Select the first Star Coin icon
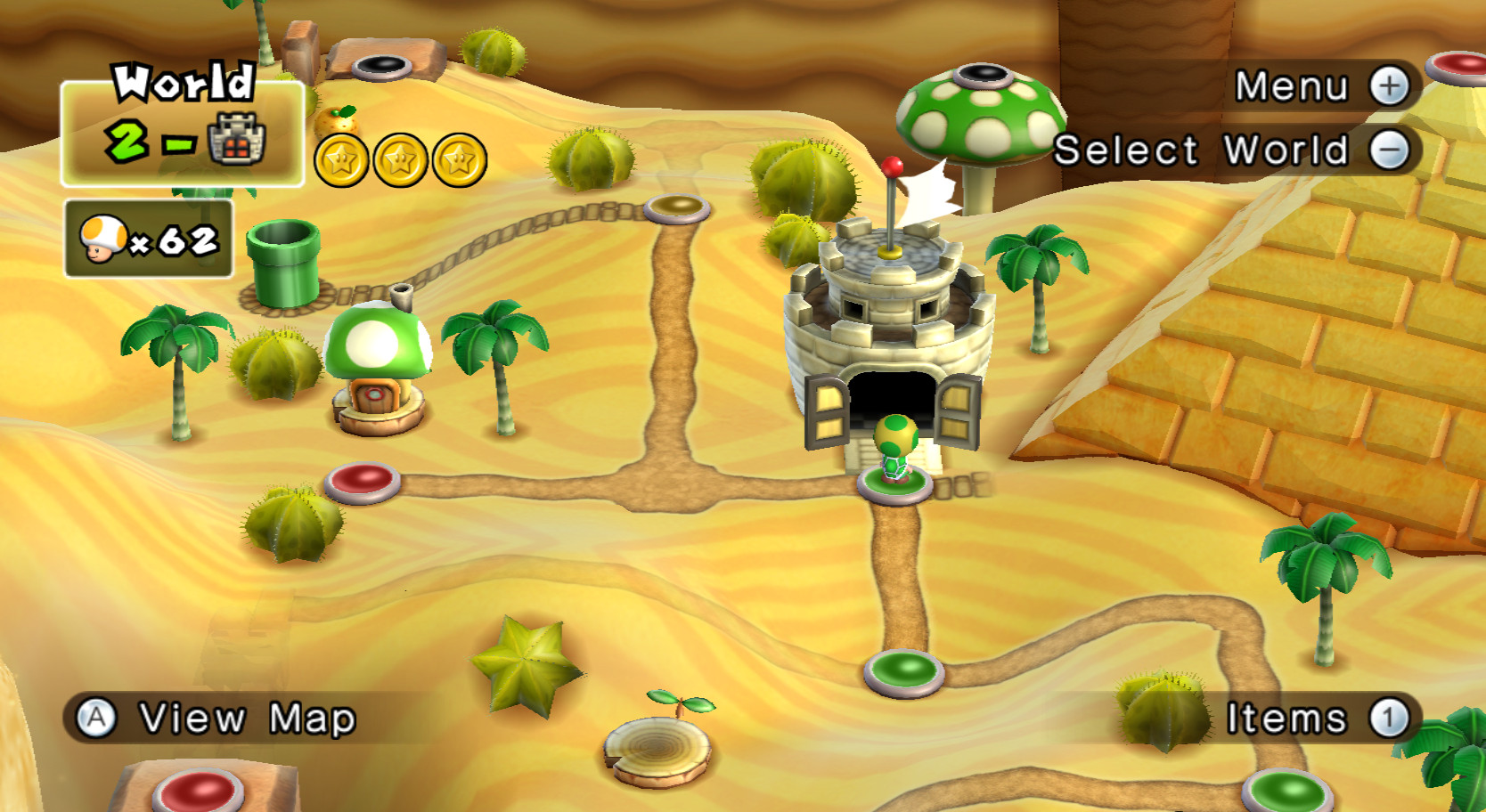The width and height of the screenshot is (1486, 812). pos(343,162)
